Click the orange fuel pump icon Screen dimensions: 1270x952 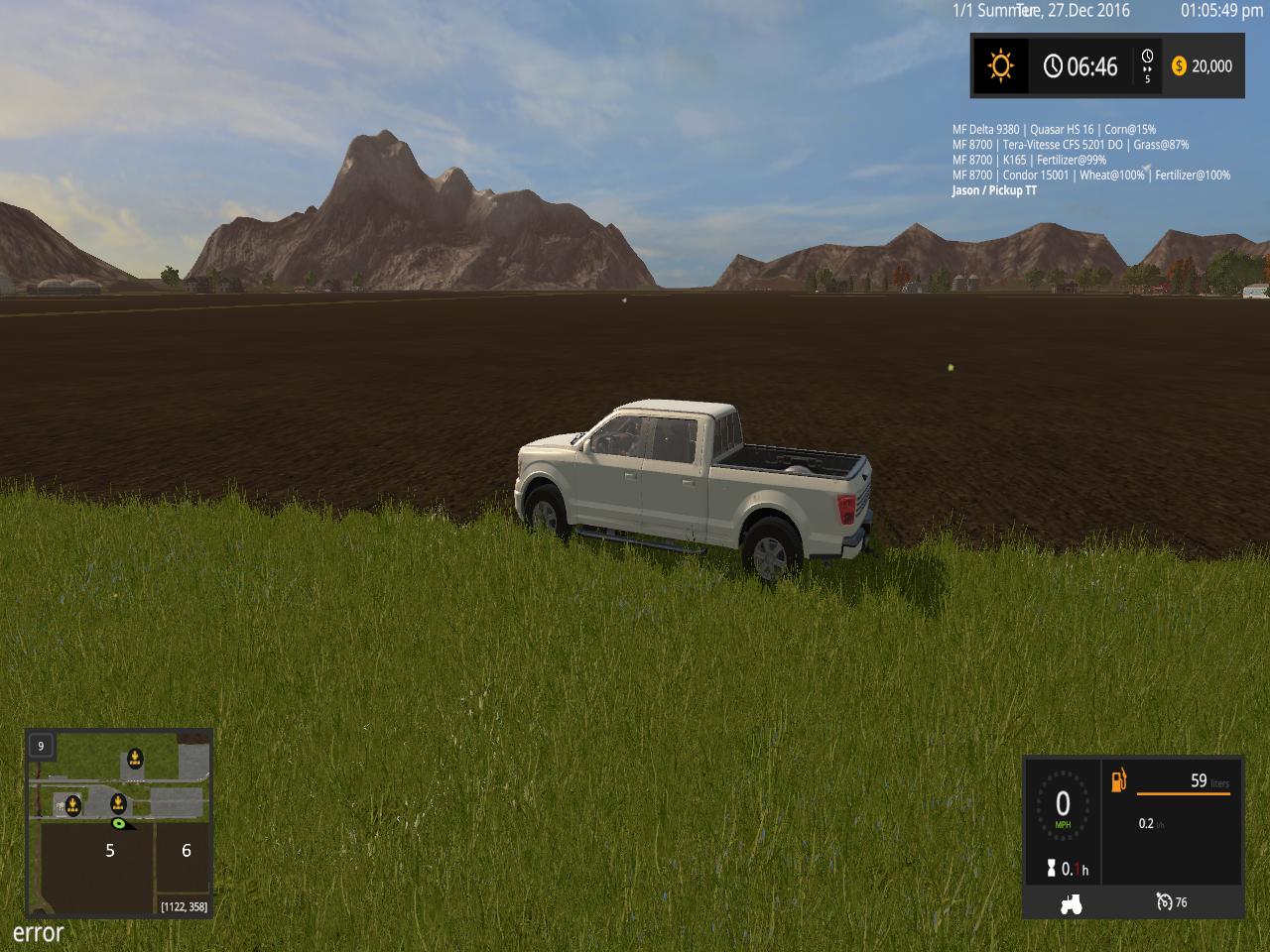click(1119, 781)
